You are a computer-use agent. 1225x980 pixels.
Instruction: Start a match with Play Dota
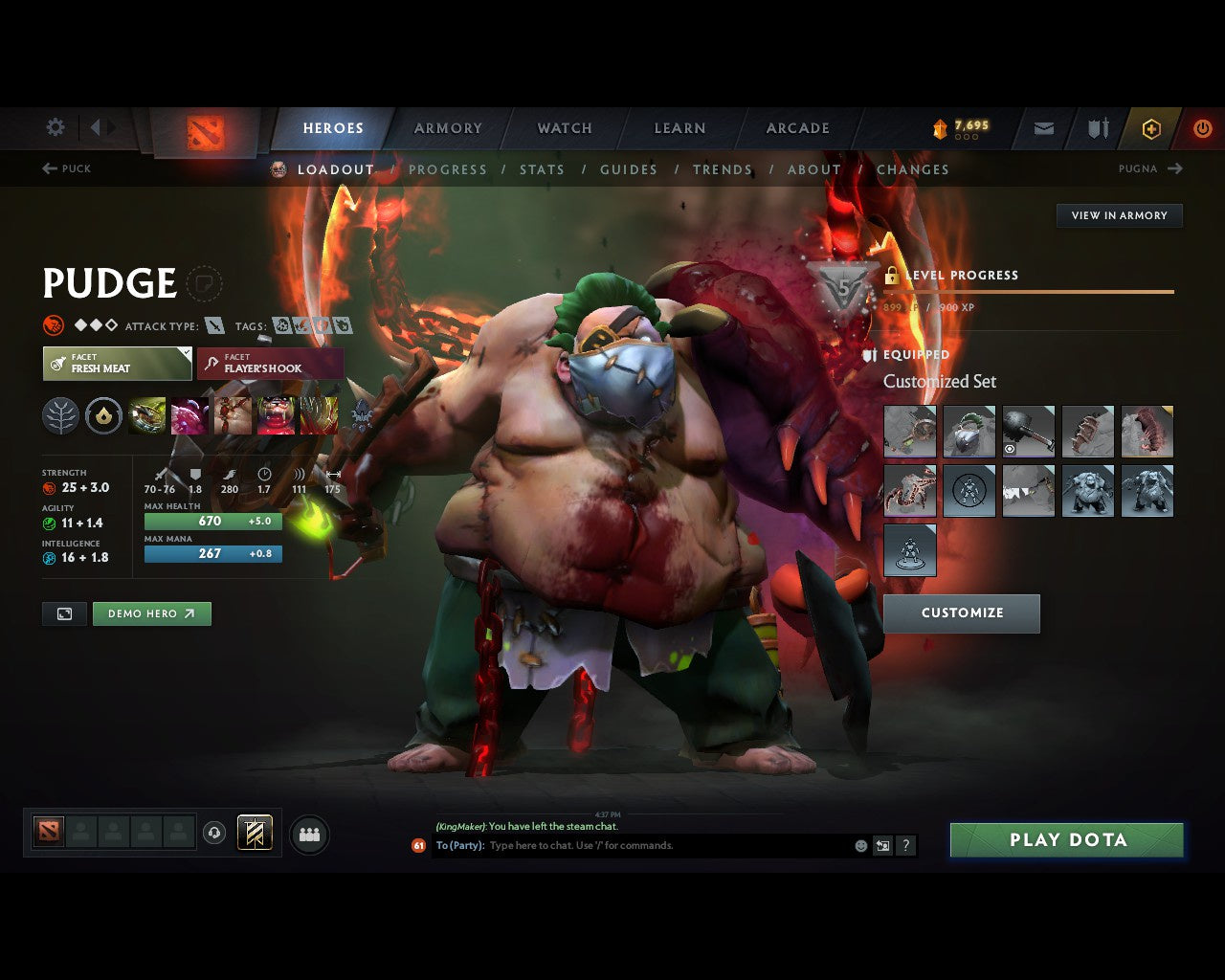1066,840
